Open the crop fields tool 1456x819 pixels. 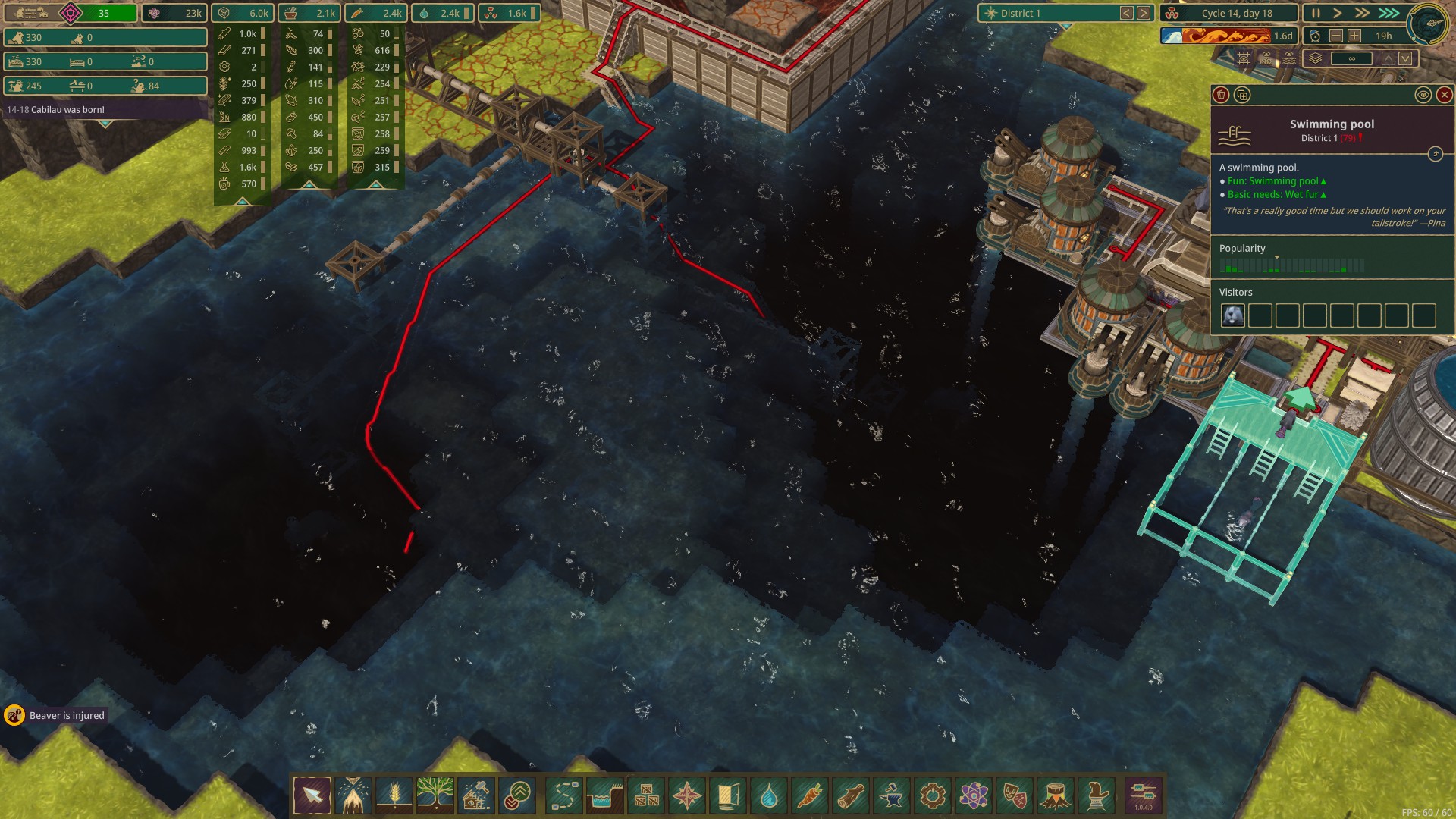[394, 795]
